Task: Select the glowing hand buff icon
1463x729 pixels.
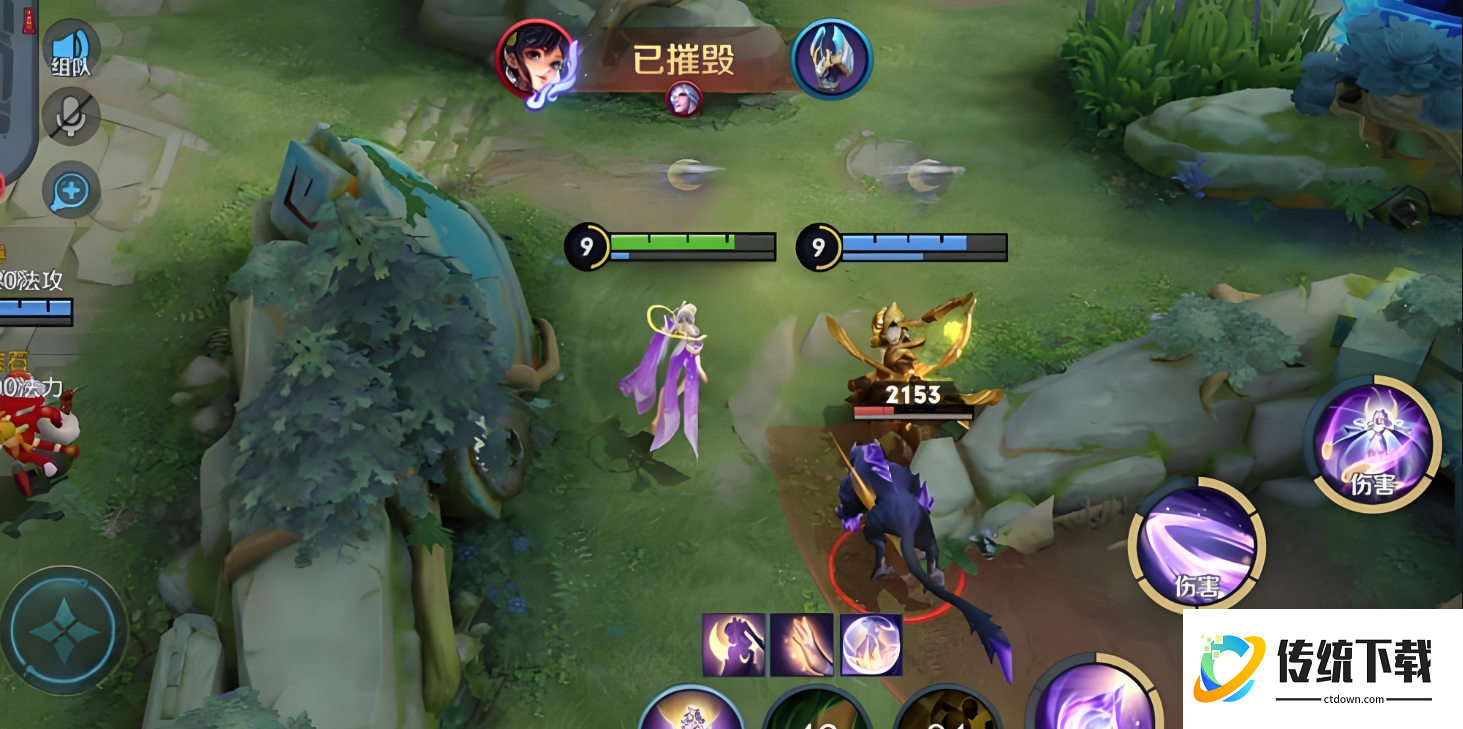Action: click(802, 645)
